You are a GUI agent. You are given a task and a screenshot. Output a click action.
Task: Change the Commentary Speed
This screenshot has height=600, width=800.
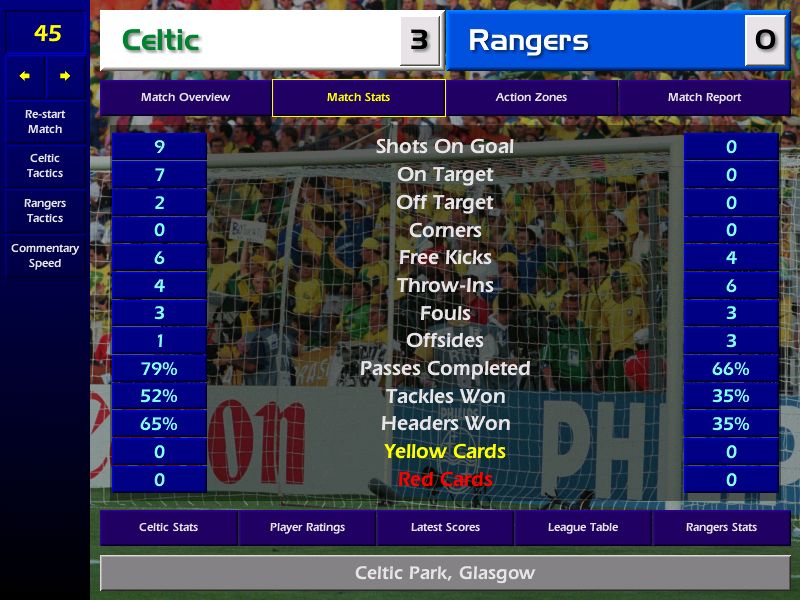click(x=45, y=256)
